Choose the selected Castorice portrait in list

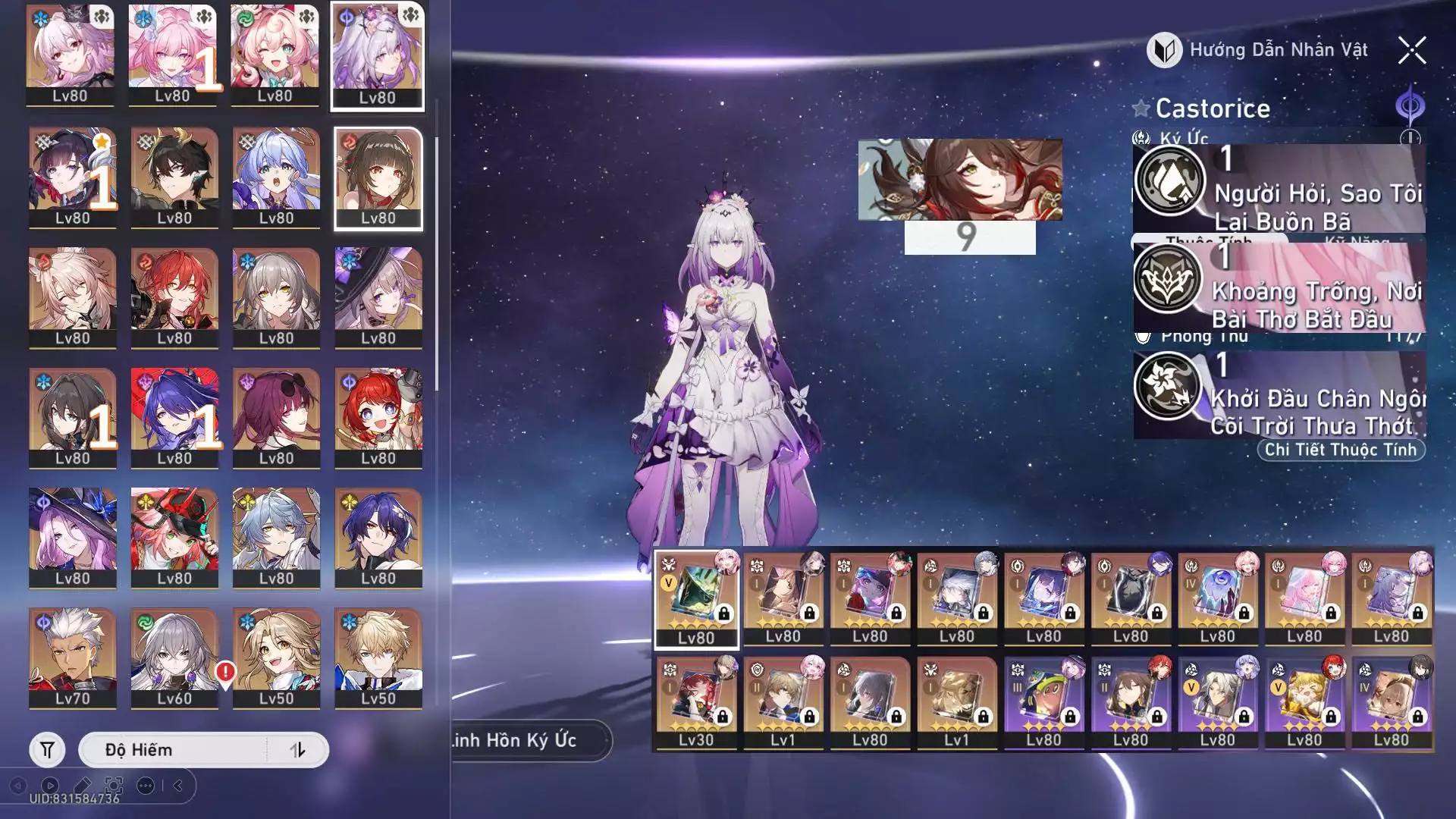pos(377,55)
